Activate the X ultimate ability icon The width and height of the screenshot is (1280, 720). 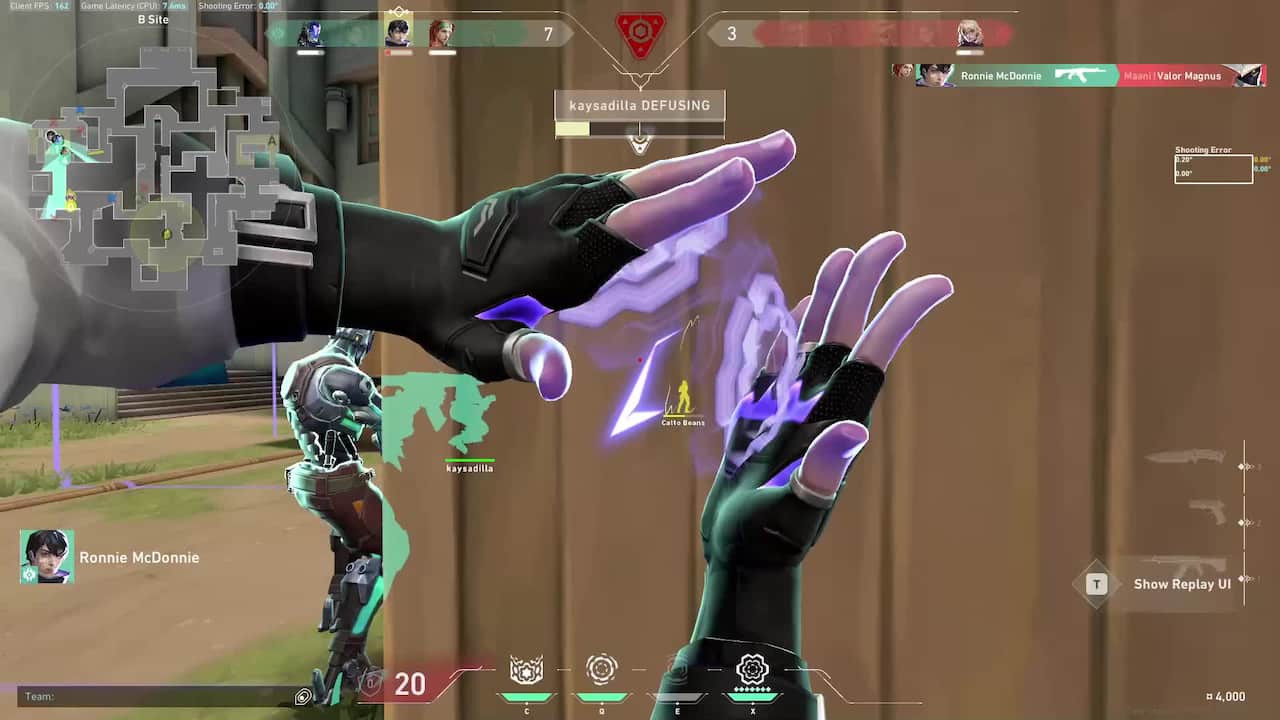pos(753,670)
